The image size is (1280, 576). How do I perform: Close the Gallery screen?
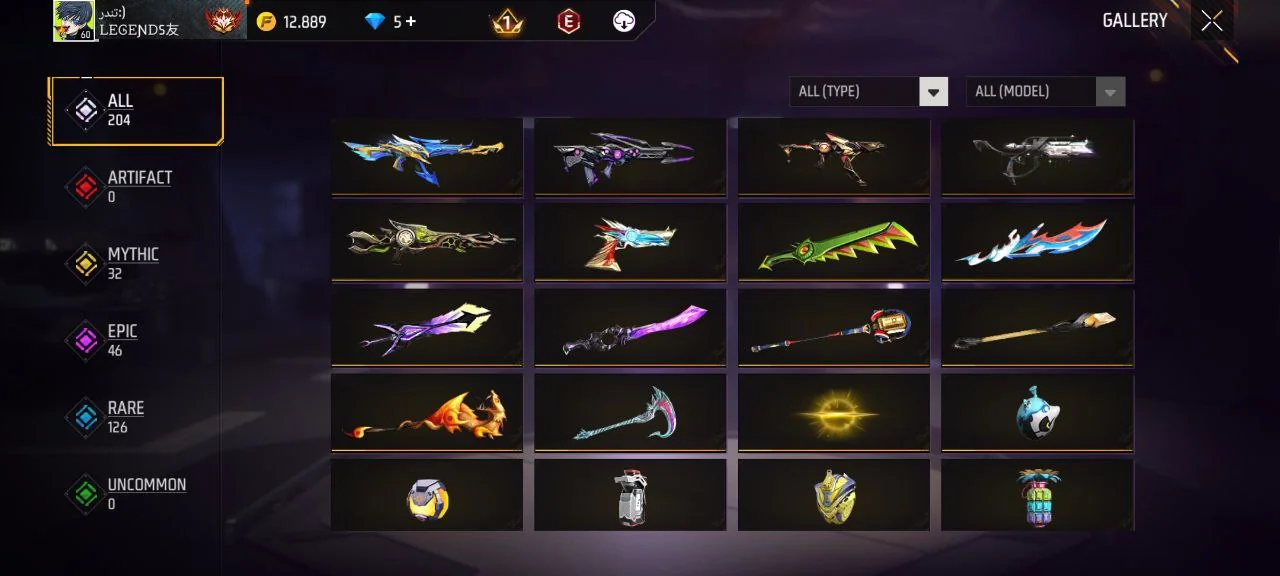1211,21
